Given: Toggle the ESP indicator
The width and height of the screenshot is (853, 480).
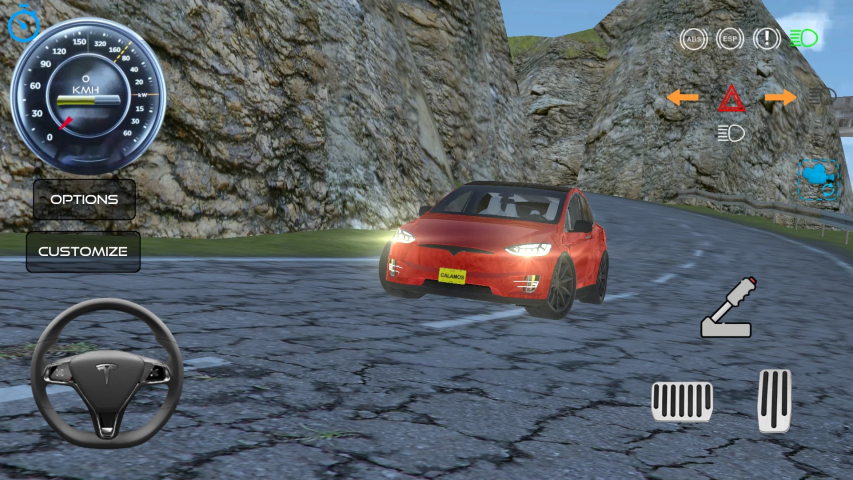Looking at the screenshot, I should pos(730,39).
